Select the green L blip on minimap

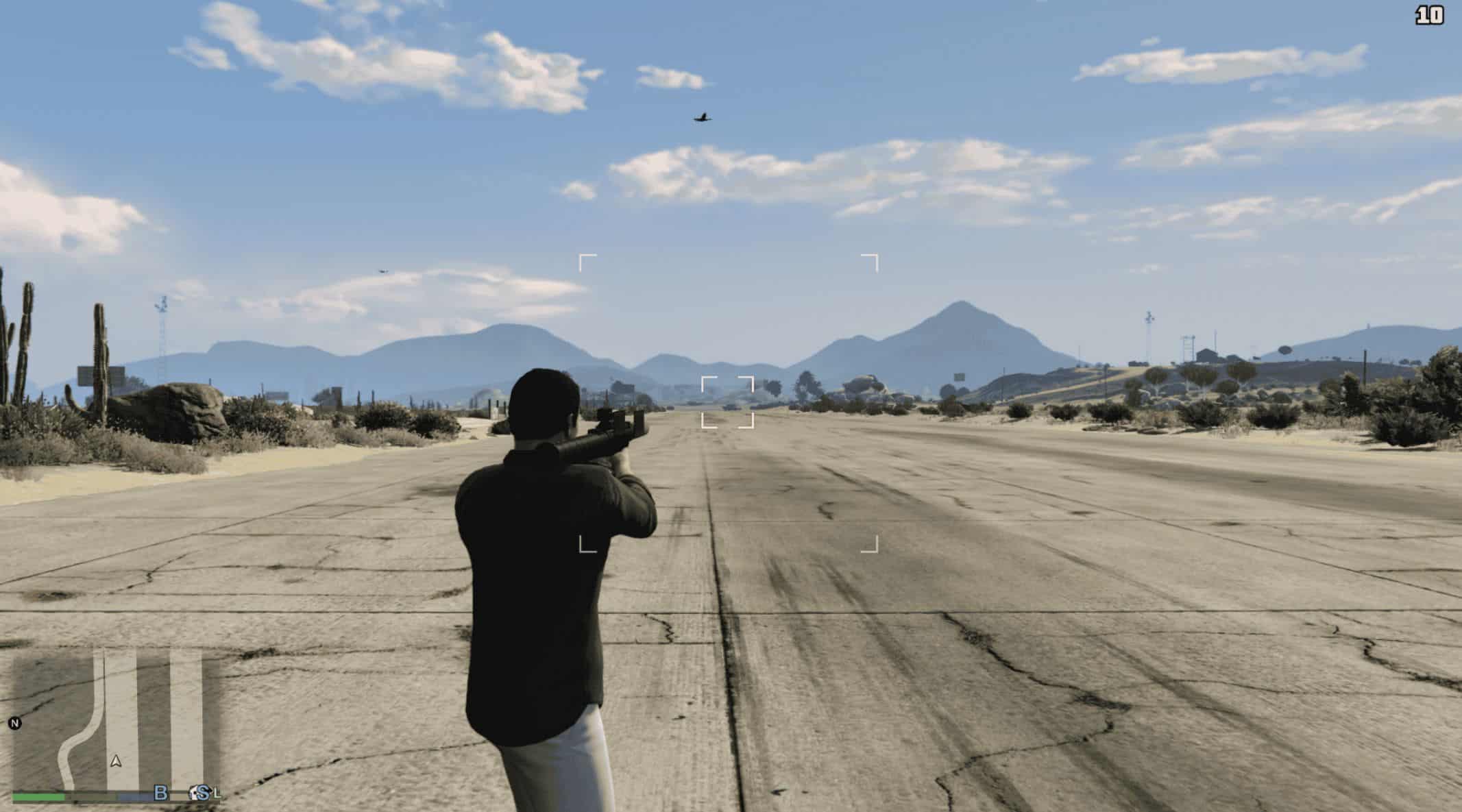pyautogui.click(x=218, y=793)
